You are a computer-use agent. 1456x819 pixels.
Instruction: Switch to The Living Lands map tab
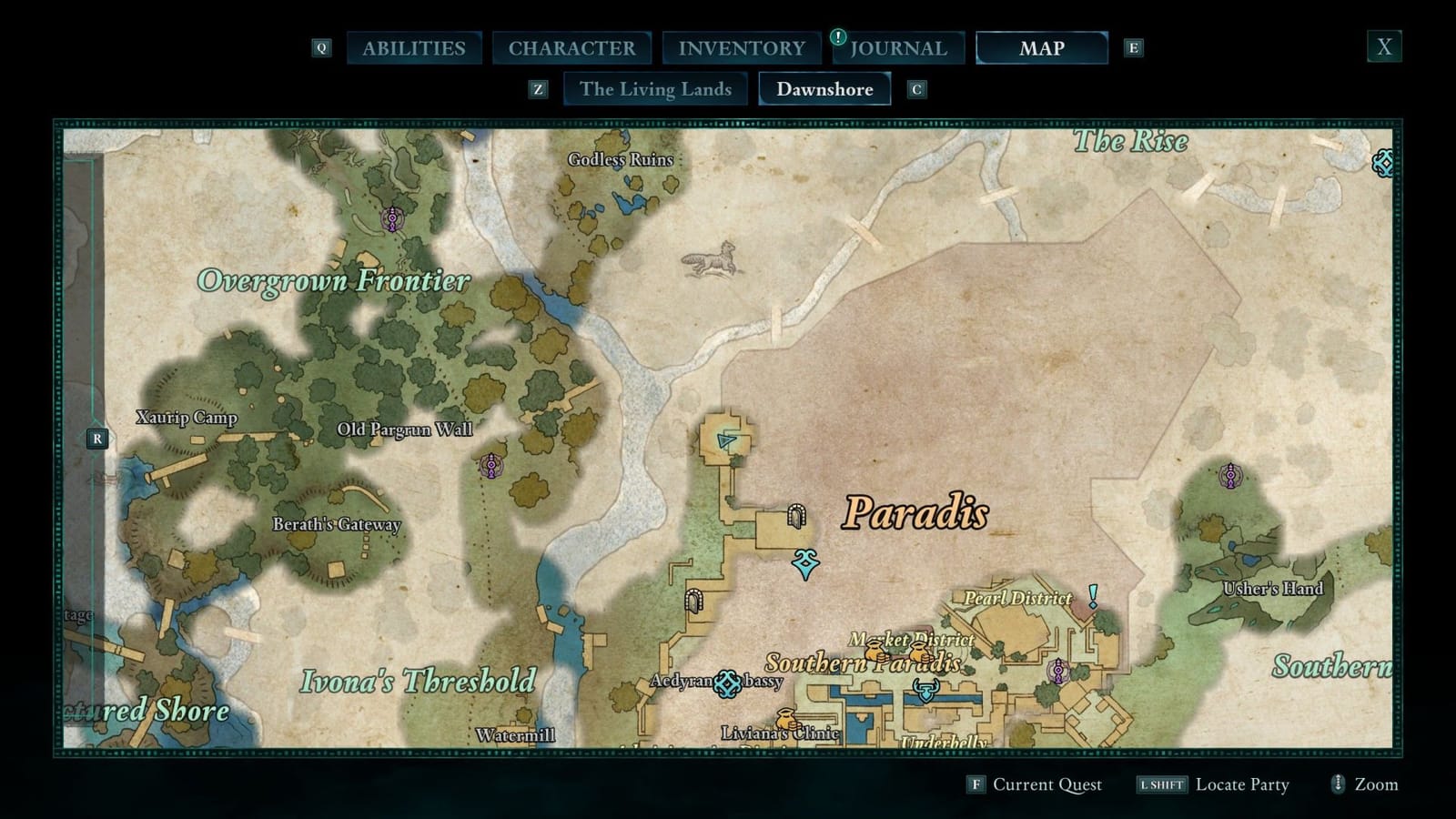point(655,89)
